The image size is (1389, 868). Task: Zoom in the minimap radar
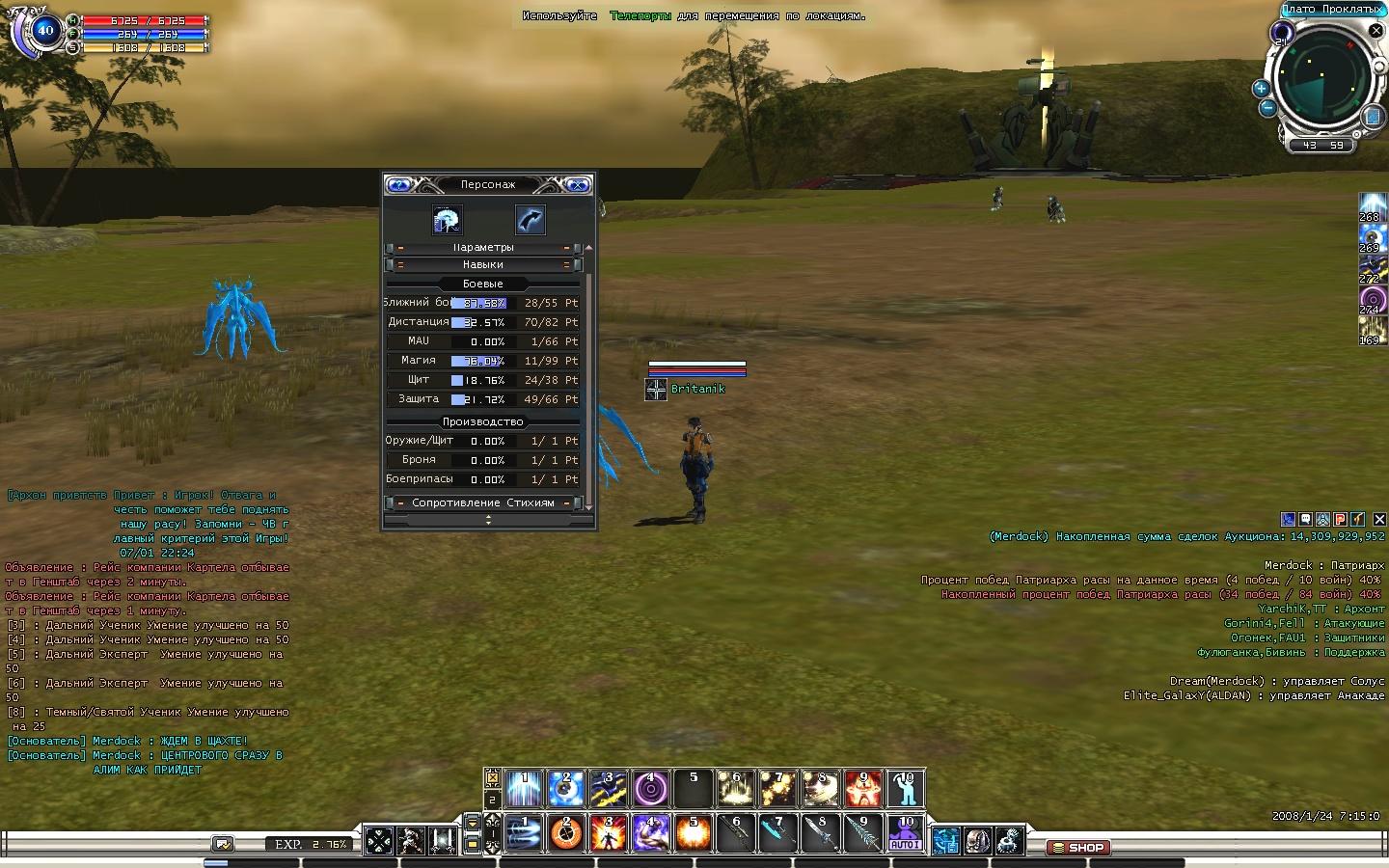[x=1261, y=89]
